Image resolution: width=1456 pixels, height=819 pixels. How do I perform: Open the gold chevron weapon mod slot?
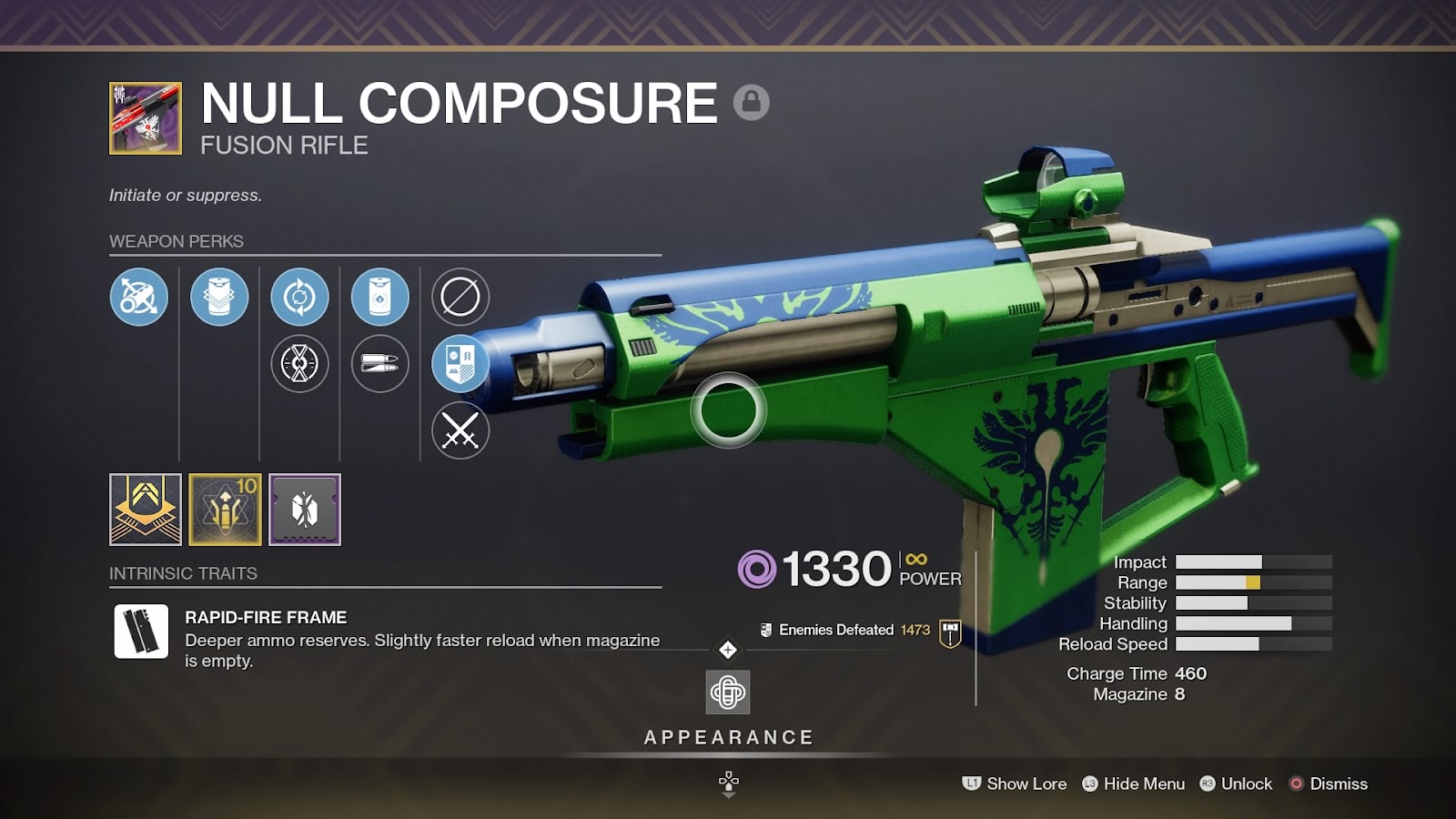[146, 510]
